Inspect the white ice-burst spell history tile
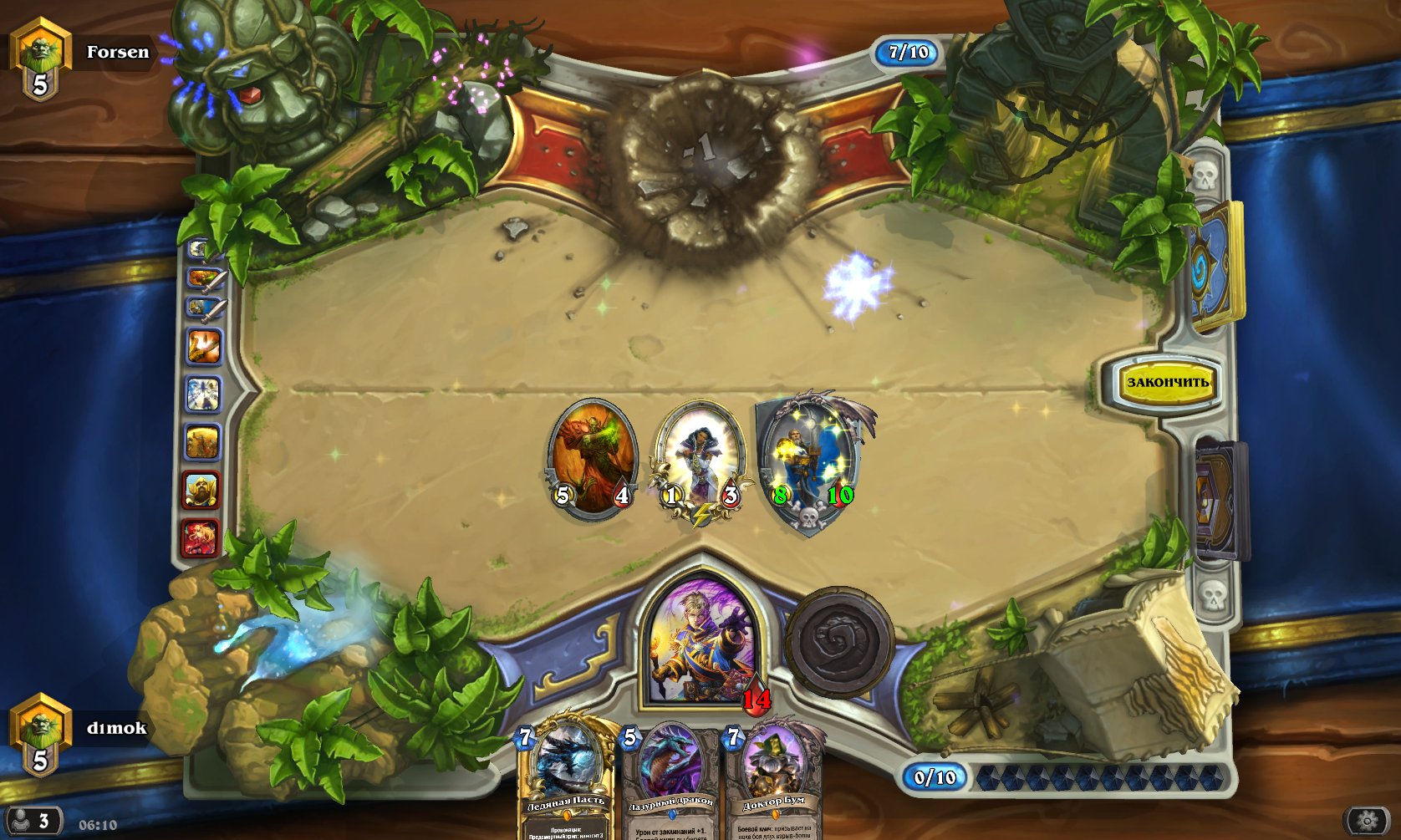Viewport: 1401px width, 840px height. coord(202,395)
